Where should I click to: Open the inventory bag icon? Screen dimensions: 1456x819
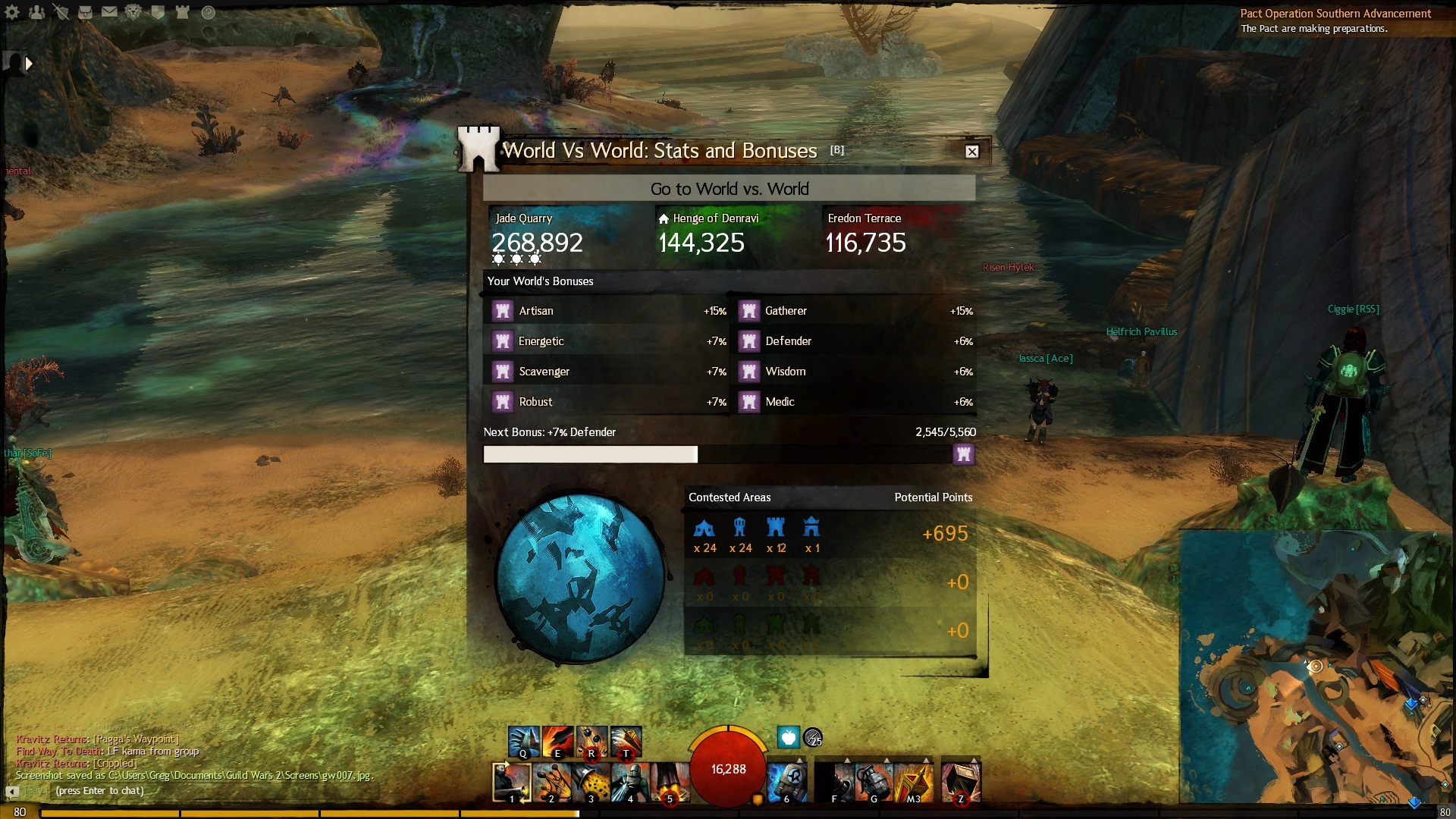tap(85, 12)
